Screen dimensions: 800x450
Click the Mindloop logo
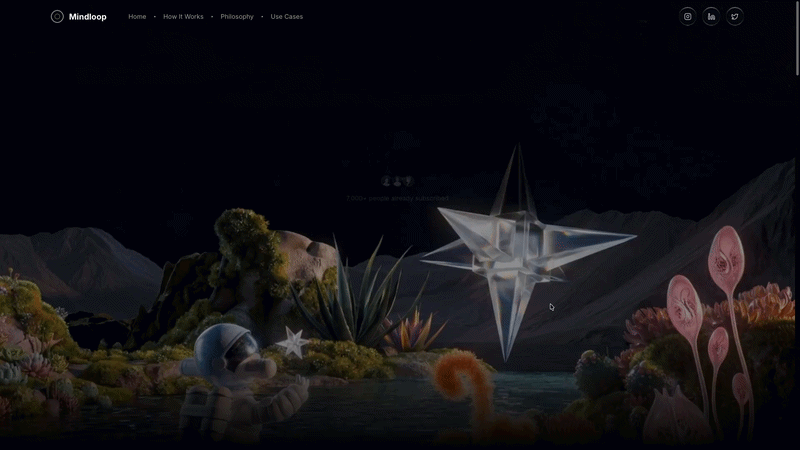79,17
